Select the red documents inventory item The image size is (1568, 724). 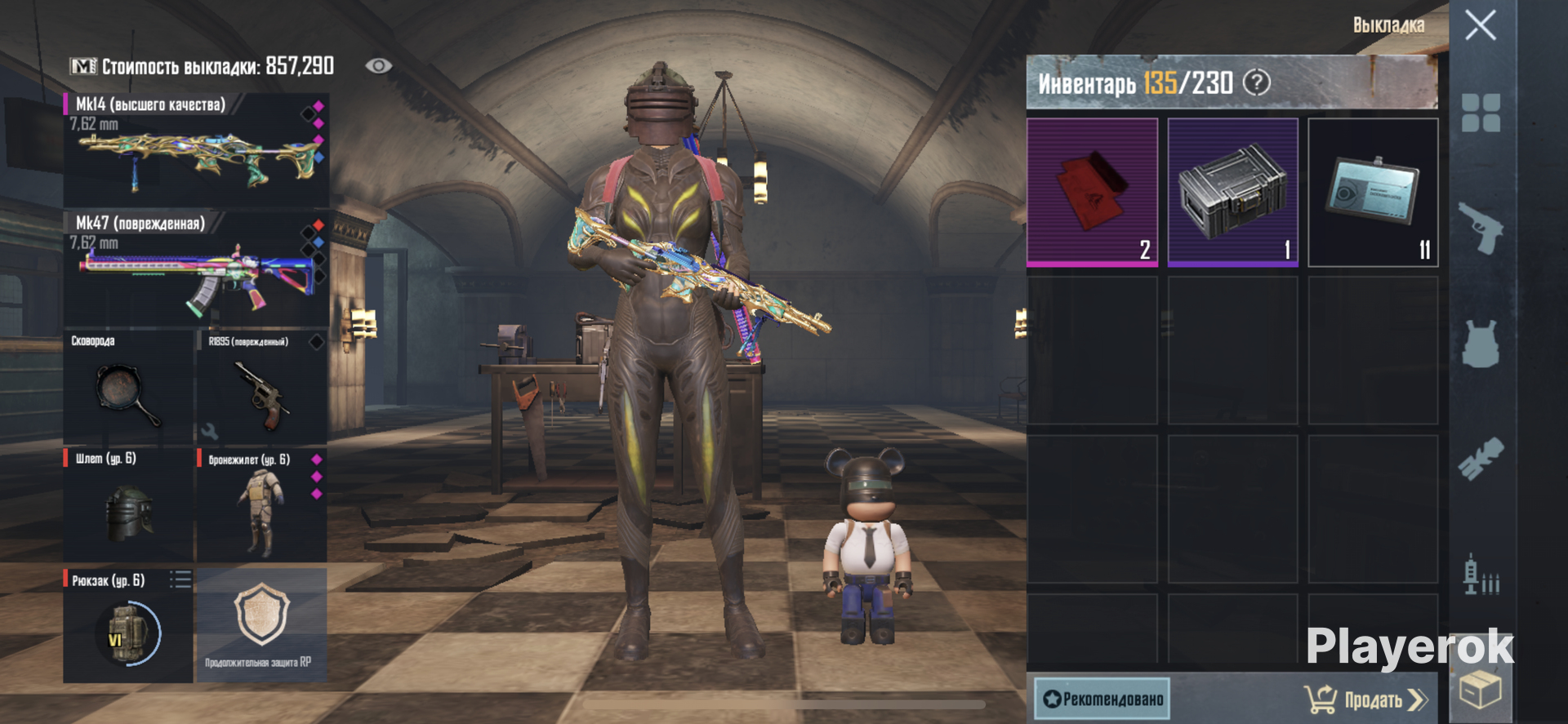1092,192
